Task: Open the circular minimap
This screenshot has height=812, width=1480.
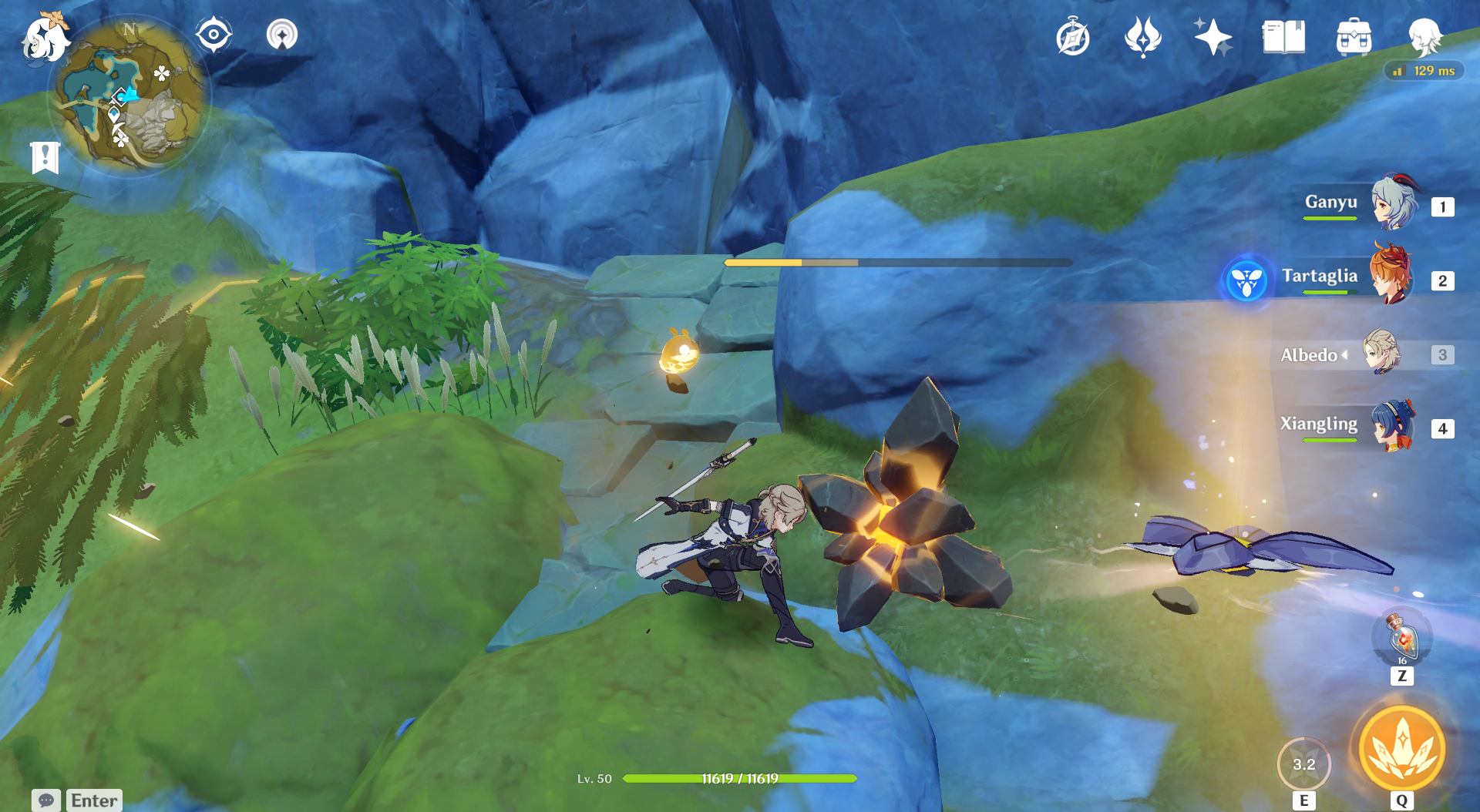Action: (x=129, y=96)
